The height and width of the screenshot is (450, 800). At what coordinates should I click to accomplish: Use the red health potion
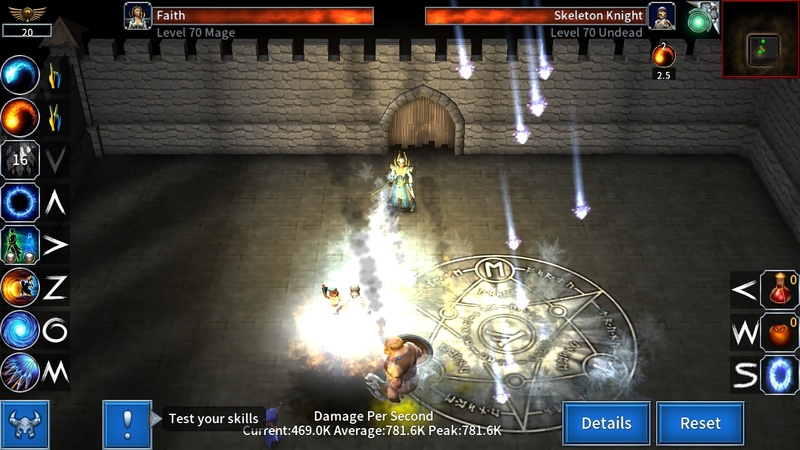pyautogui.click(x=779, y=290)
